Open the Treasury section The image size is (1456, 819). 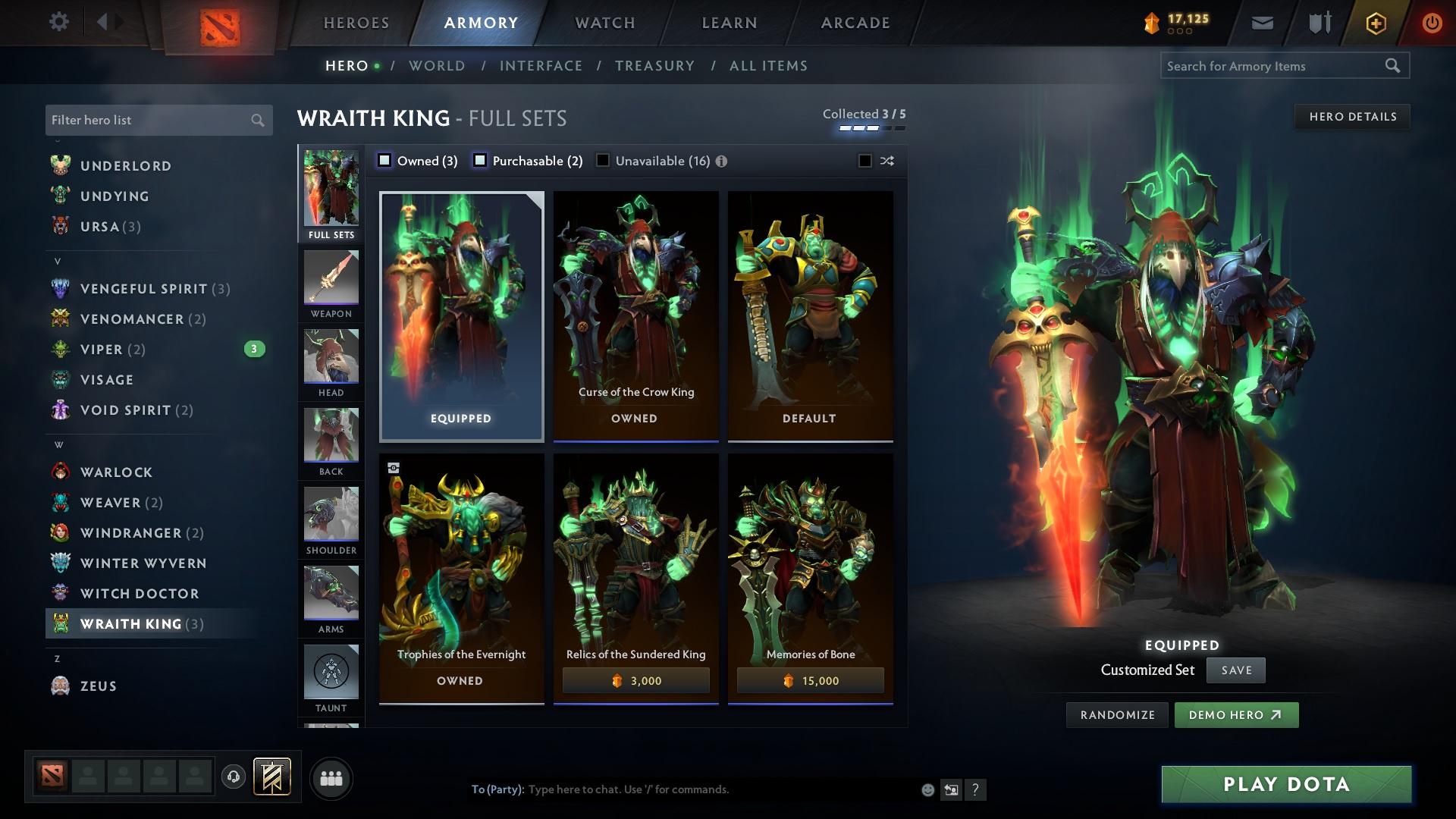click(x=654, y=66)
